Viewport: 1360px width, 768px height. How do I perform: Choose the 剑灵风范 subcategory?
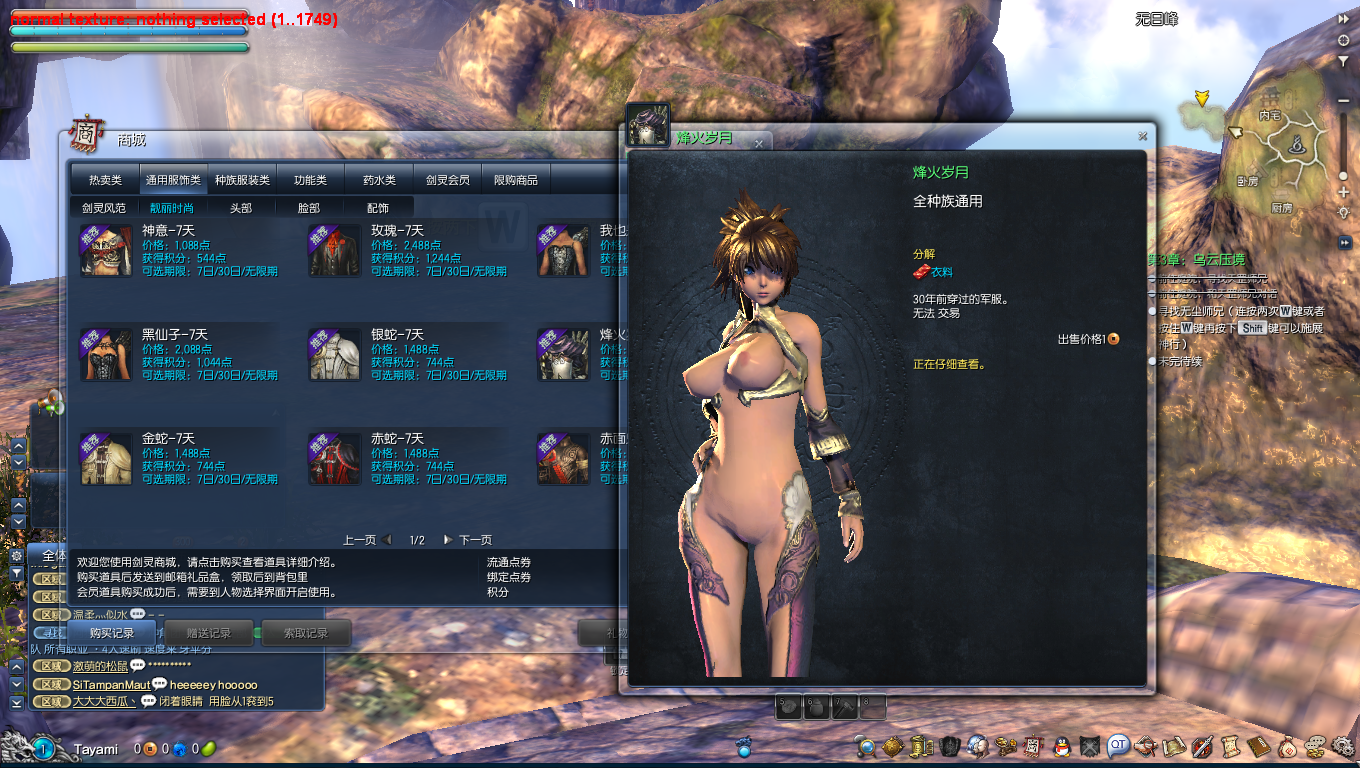[x=104, y=208]
